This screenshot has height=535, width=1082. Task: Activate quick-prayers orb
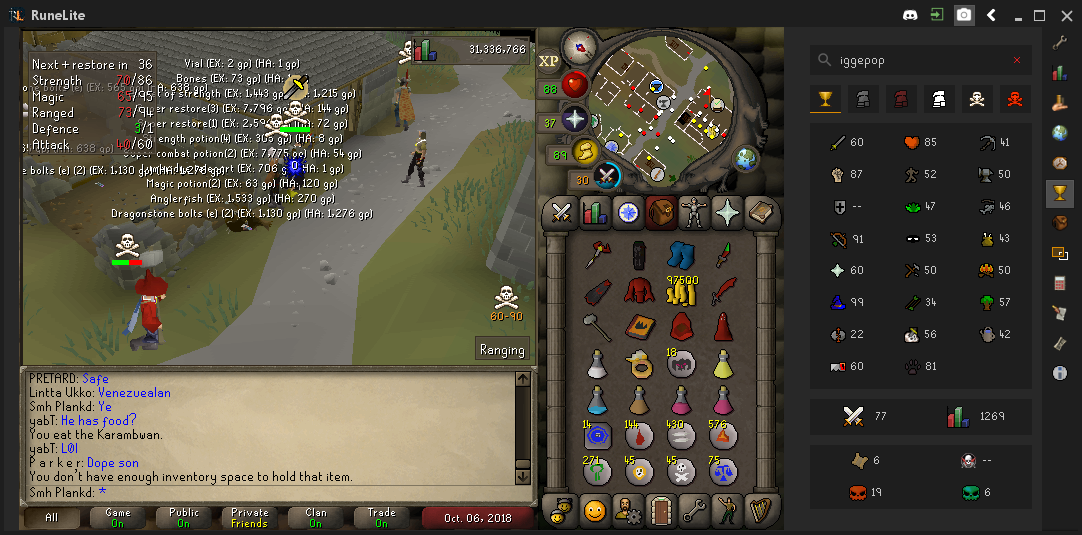click(574, 120)
